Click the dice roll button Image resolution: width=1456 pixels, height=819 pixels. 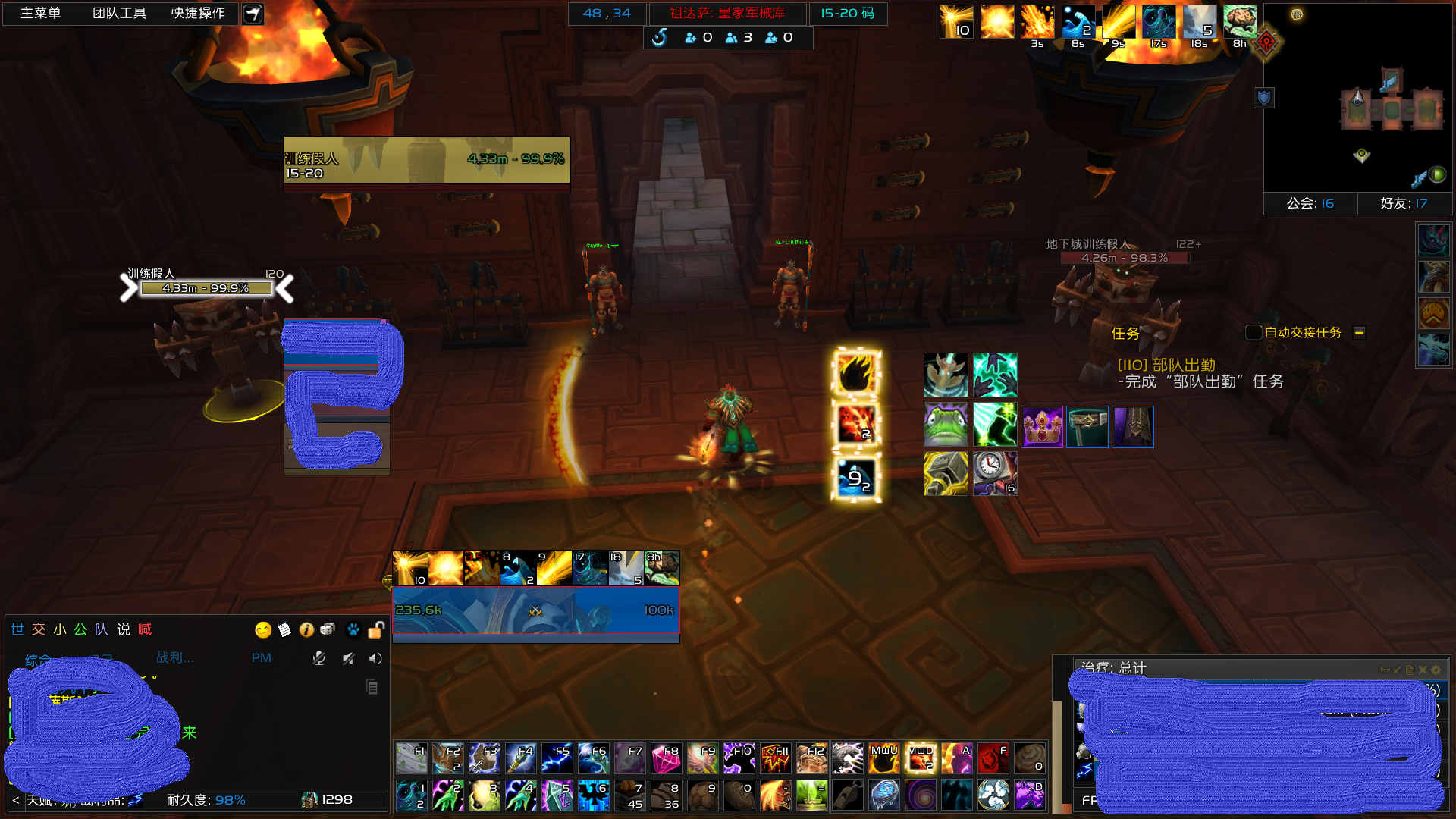328,629
